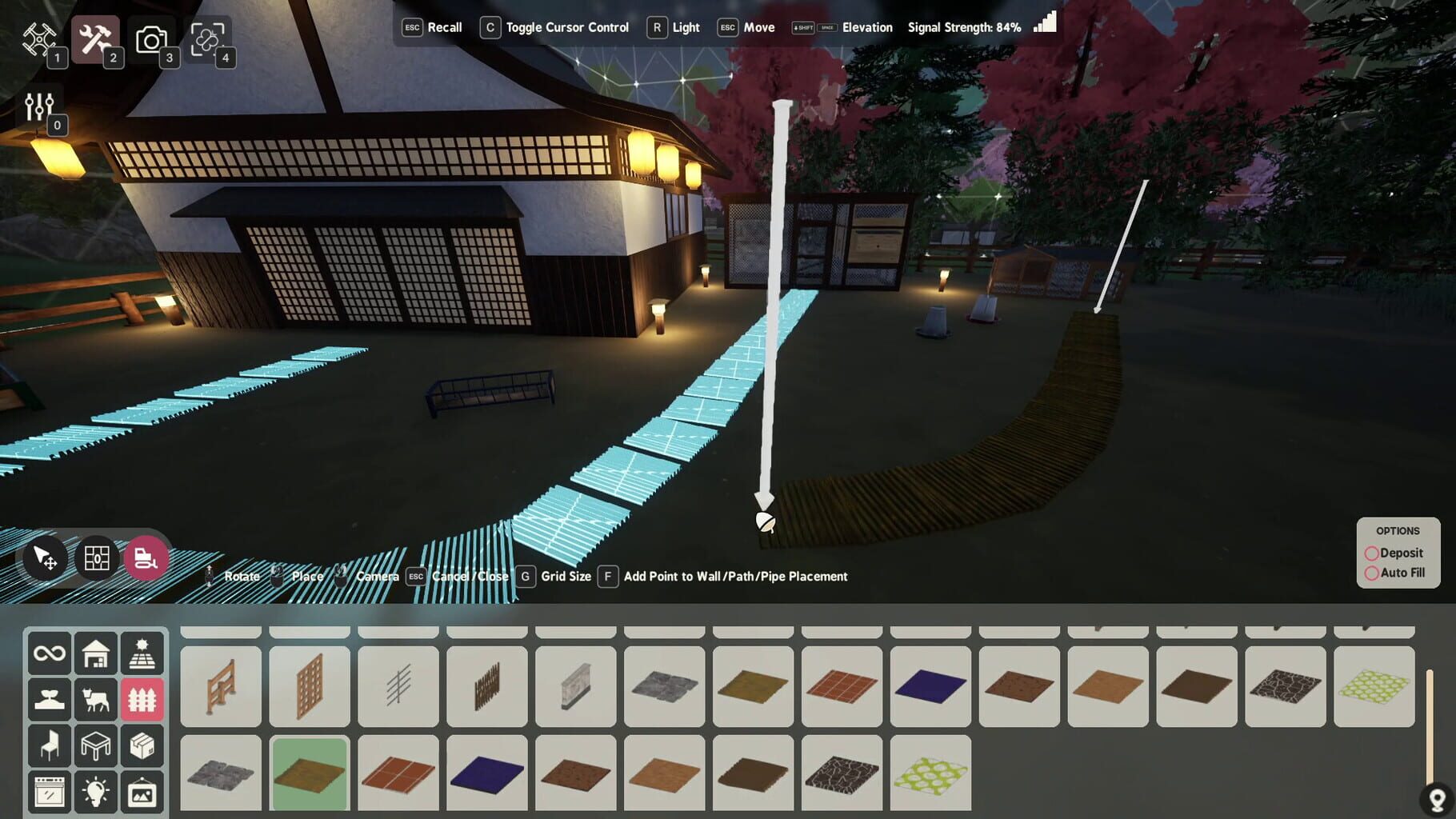
Task: Select the dark blue floor tile
Action: 930,686
